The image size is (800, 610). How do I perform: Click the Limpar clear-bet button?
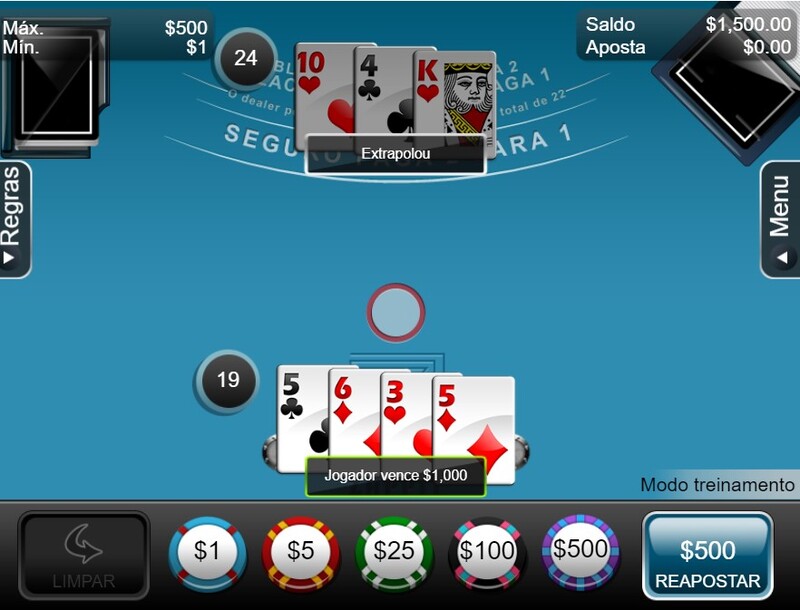[x=84, y=557]
